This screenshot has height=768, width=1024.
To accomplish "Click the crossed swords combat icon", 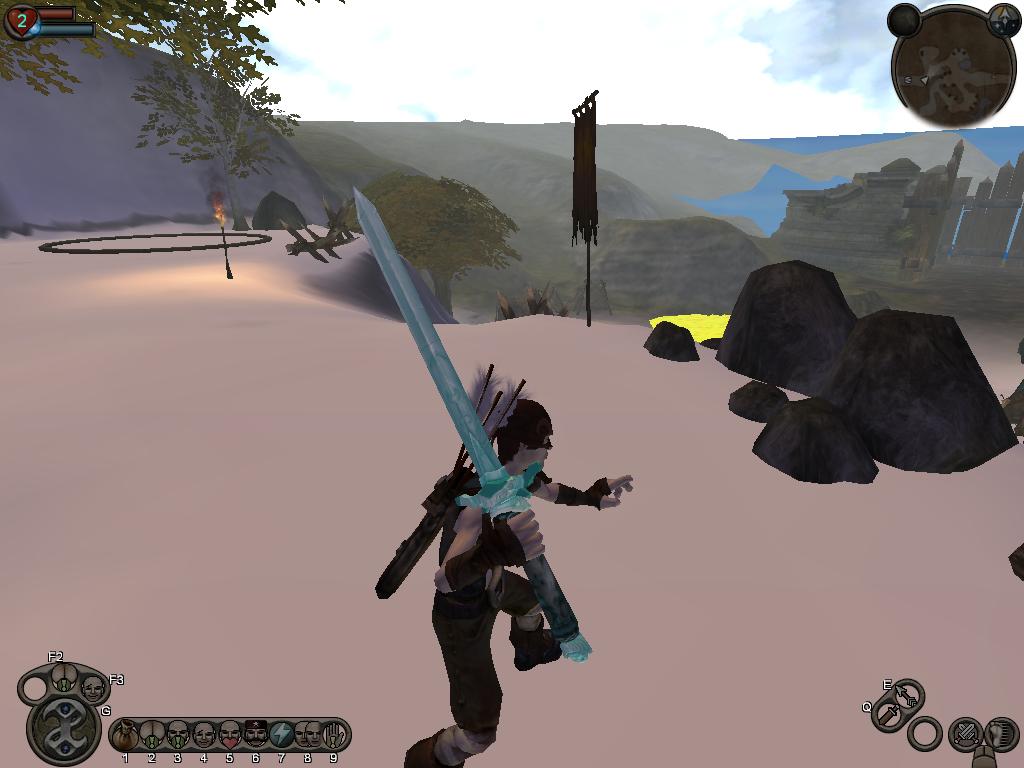I will (965, 734).
